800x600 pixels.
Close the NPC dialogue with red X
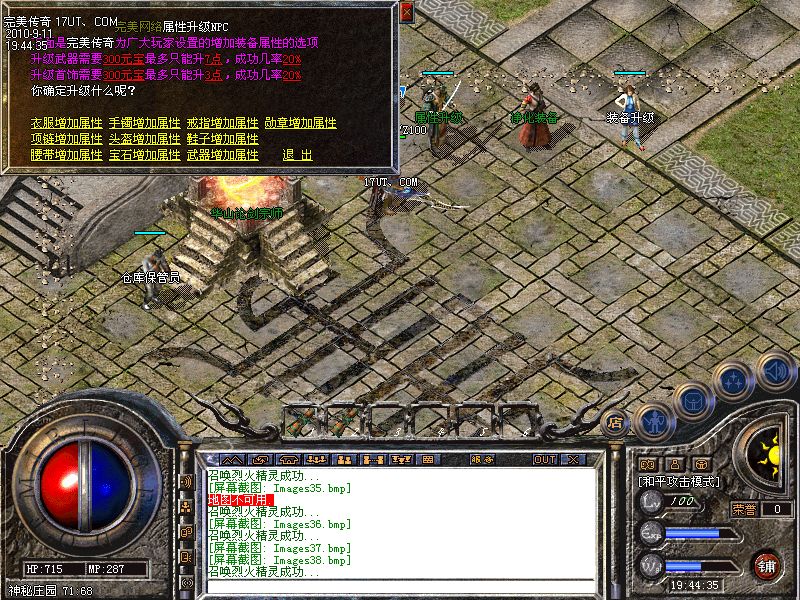406,13
